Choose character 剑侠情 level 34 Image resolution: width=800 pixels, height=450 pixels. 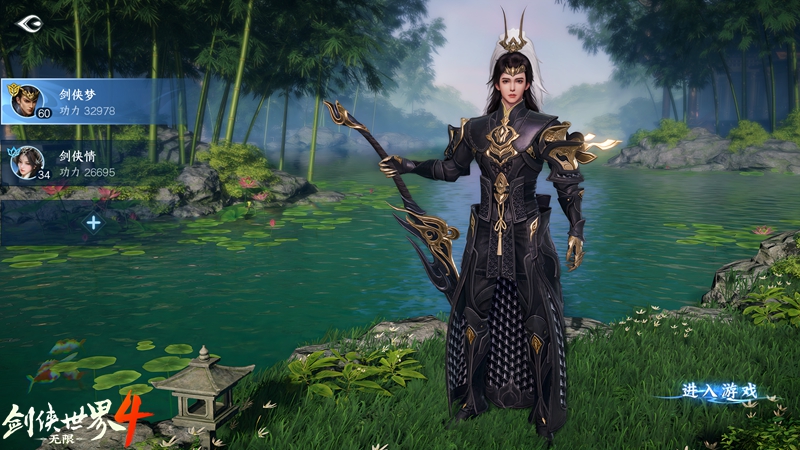click(80, 163)
